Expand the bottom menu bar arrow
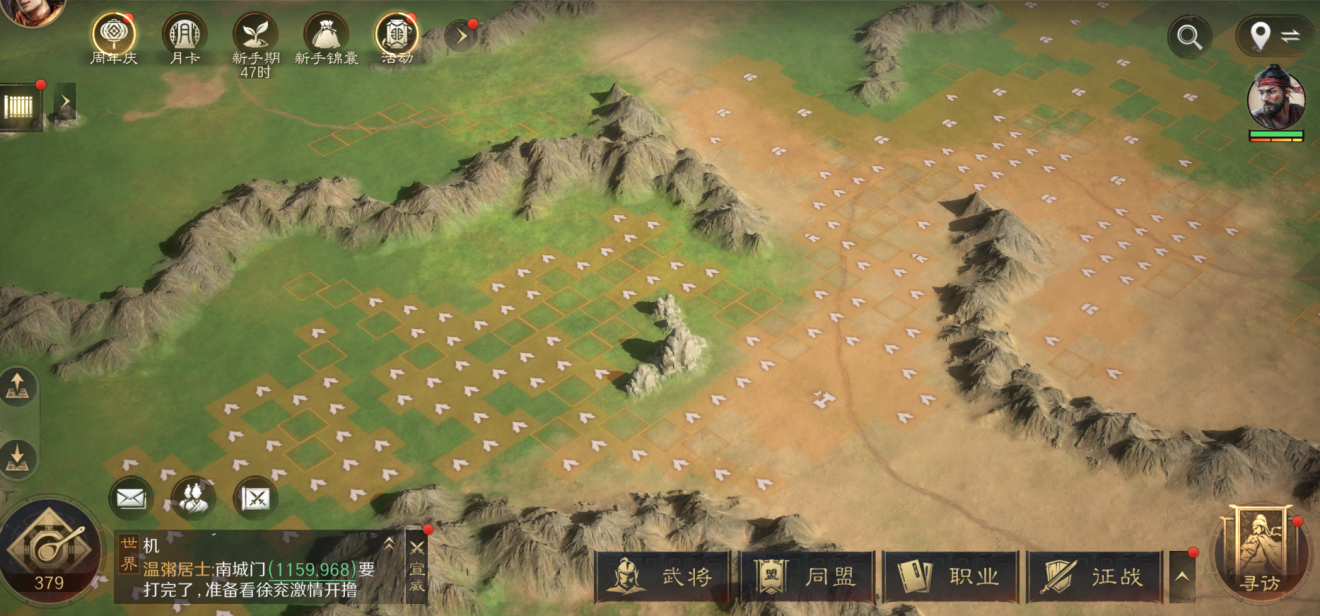 point(1182,576)
